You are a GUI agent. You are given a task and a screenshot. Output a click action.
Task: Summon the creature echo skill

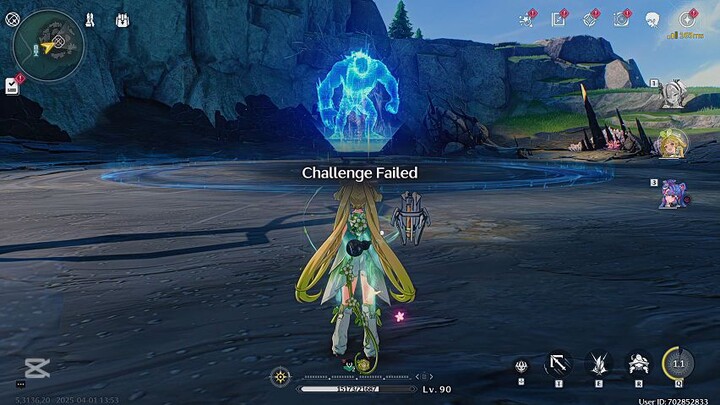coord(637,365)
